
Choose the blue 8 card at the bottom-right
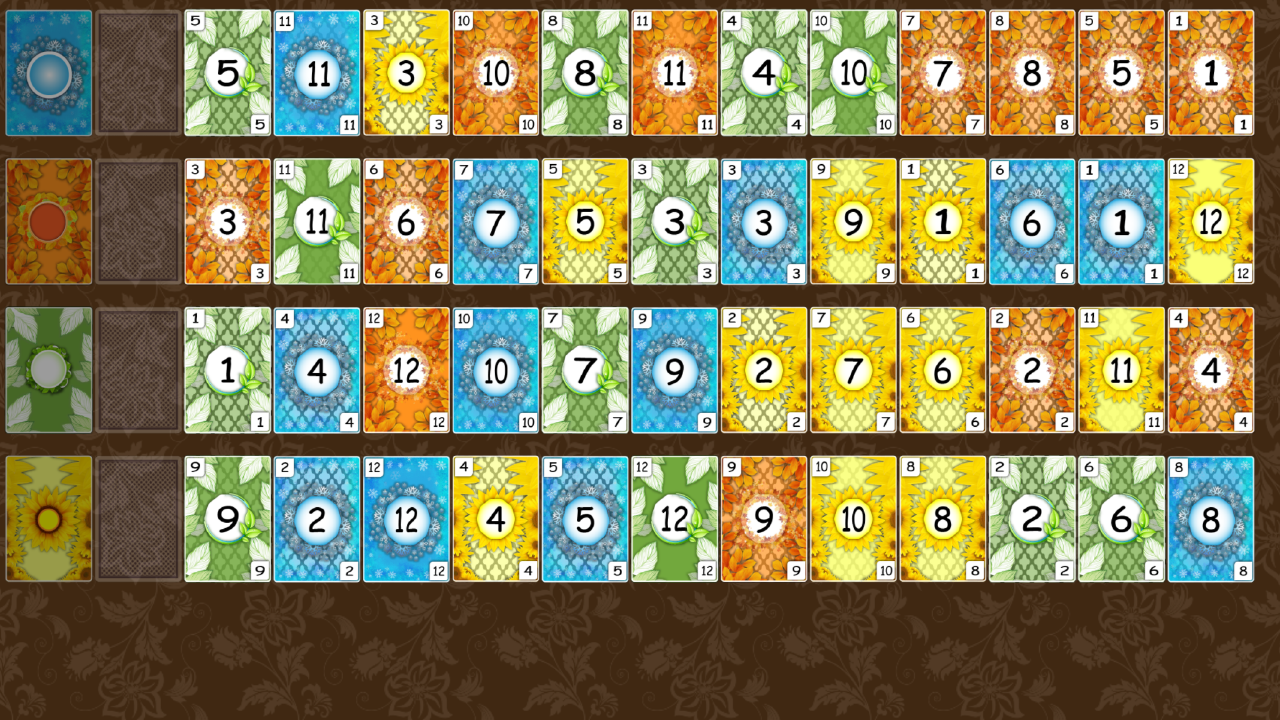click(1210, 518)
